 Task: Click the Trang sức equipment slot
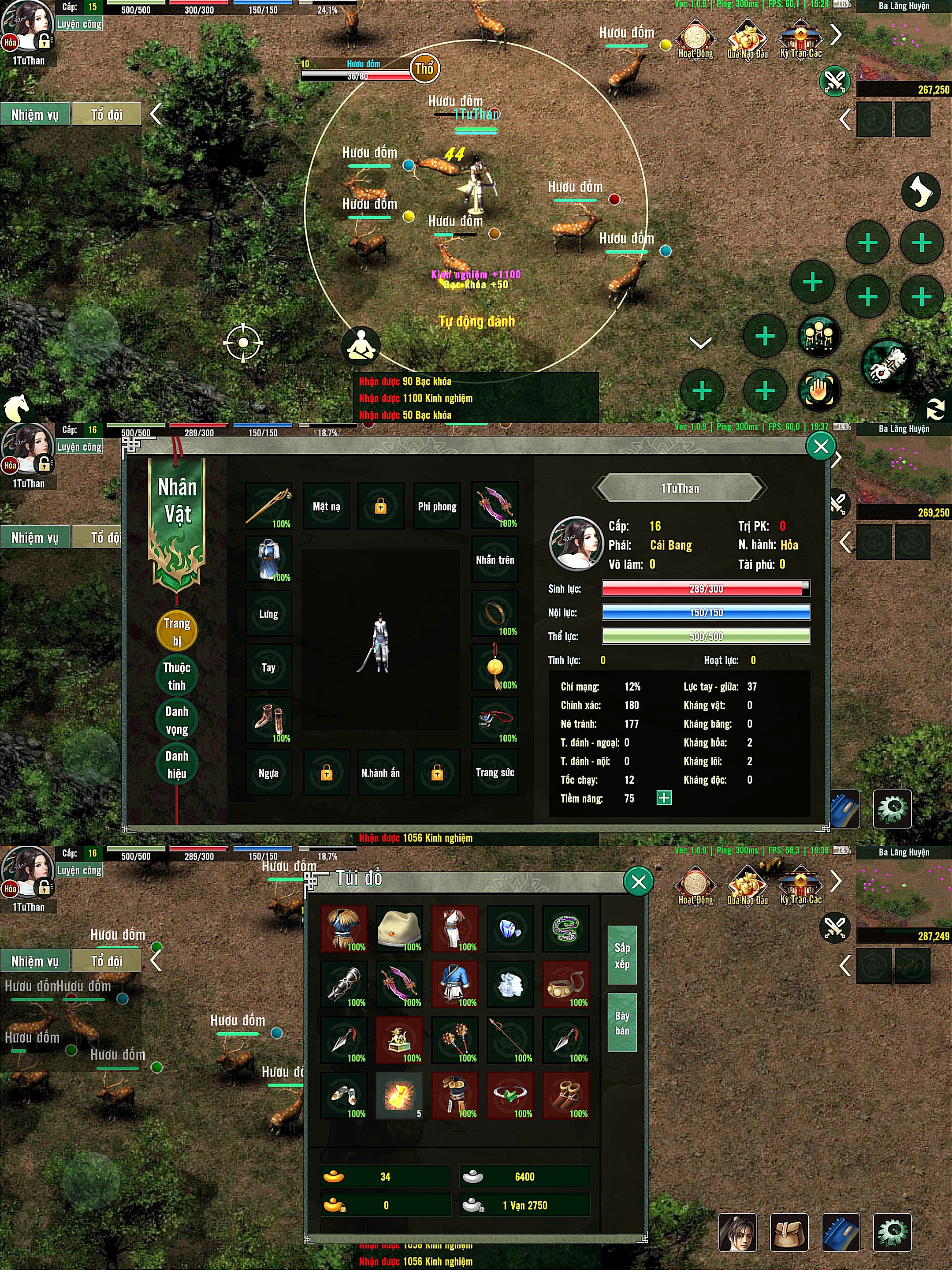click(495, 773)
